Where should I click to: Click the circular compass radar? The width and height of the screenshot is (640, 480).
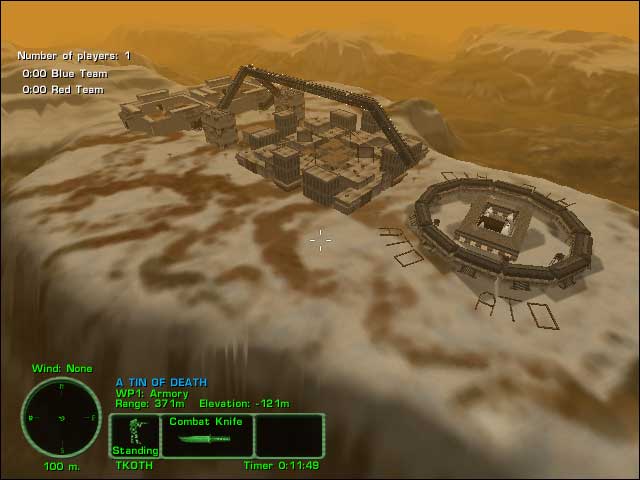[x=61, y=417]
